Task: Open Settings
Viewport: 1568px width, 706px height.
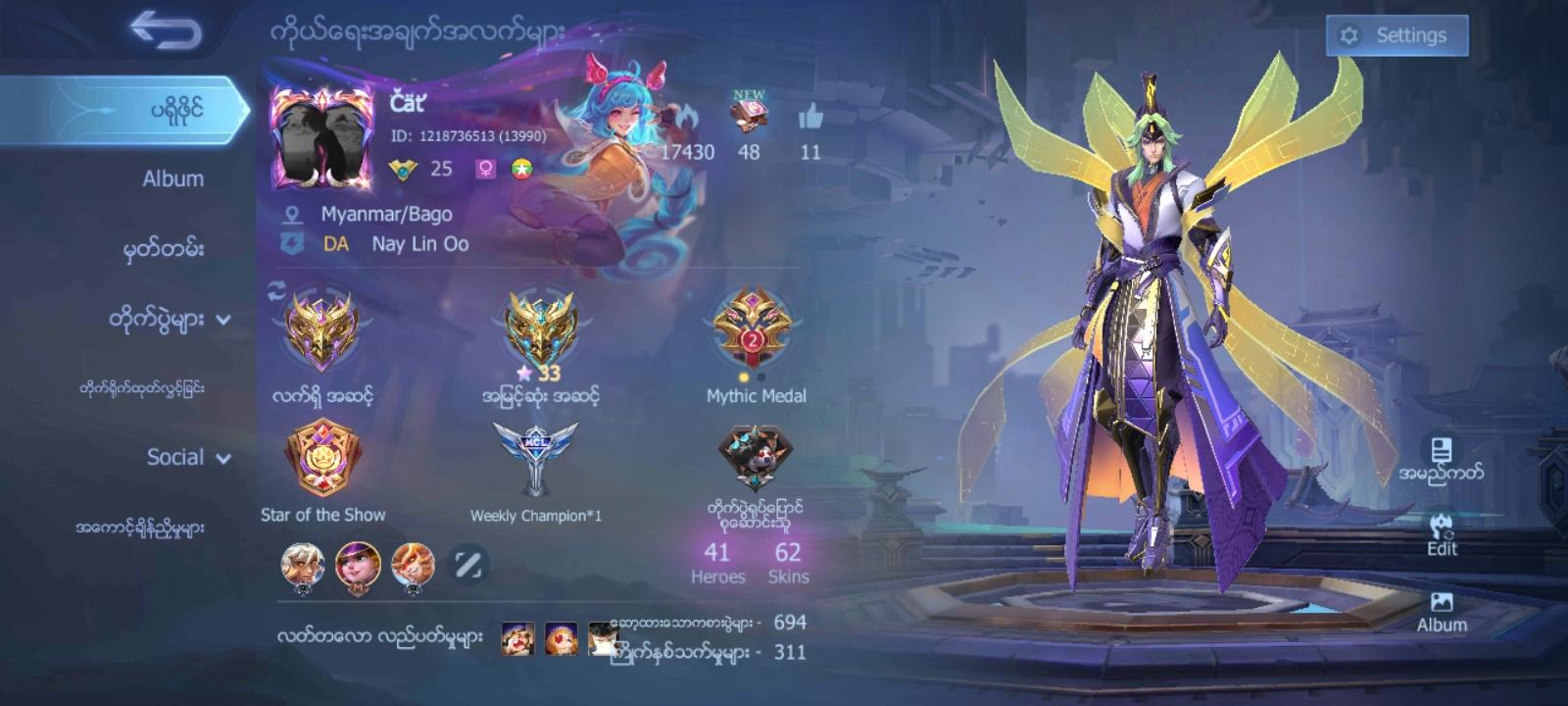Action: coord(1396,34)
